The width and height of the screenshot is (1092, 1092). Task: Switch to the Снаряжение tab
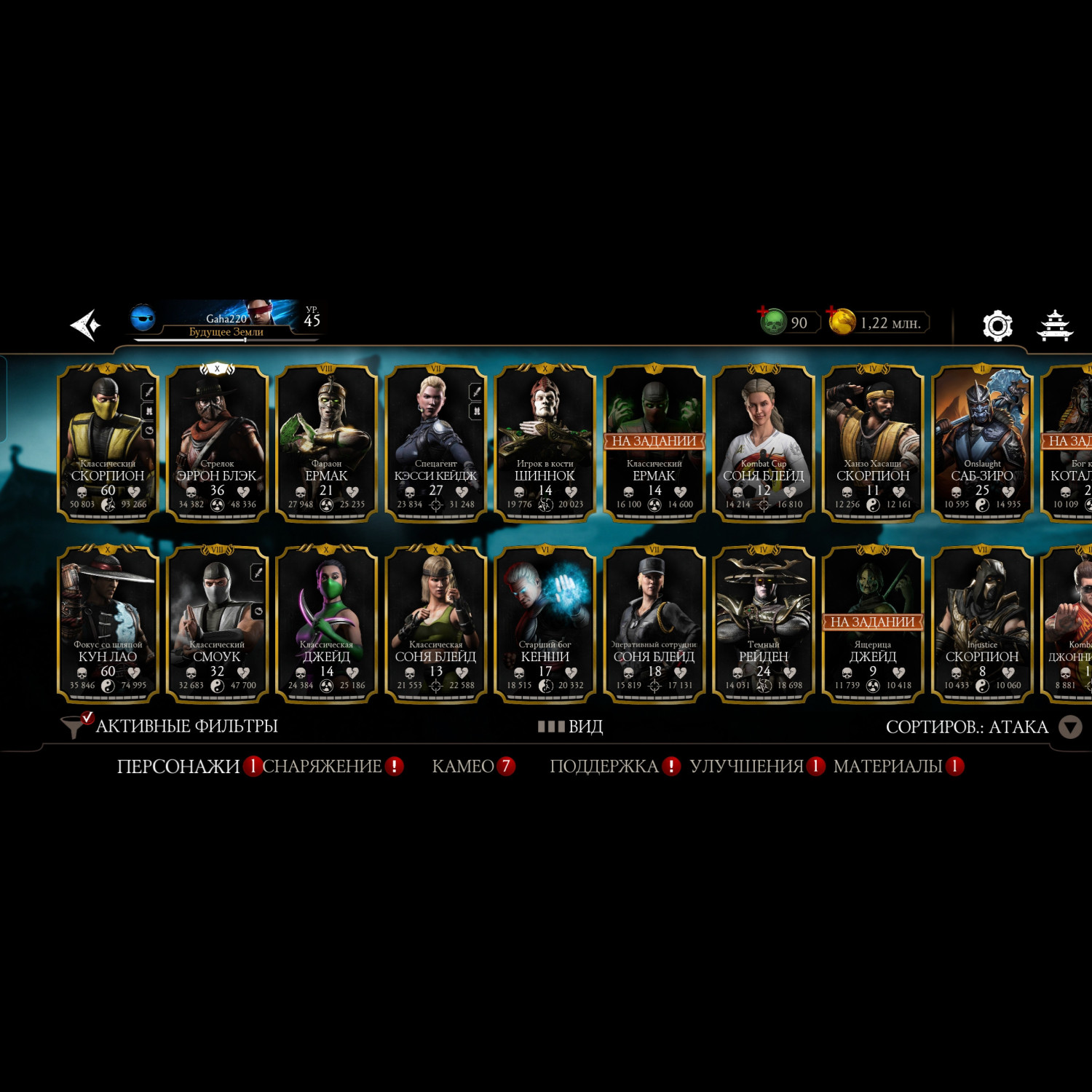[x=322, y=766]
